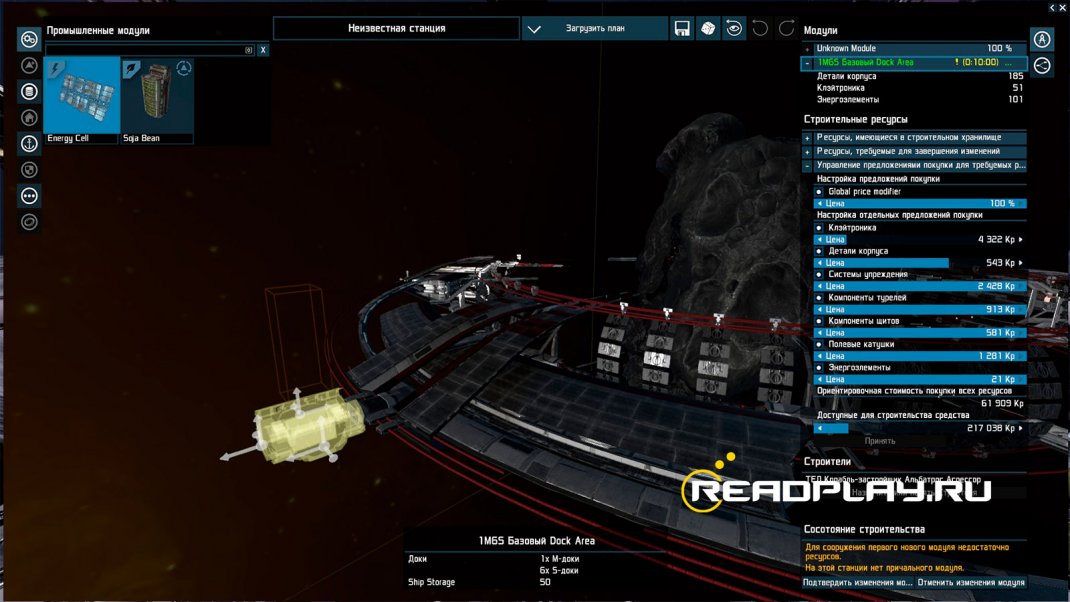
Task: Open the habitation modules house category
Action: [29, 118]
